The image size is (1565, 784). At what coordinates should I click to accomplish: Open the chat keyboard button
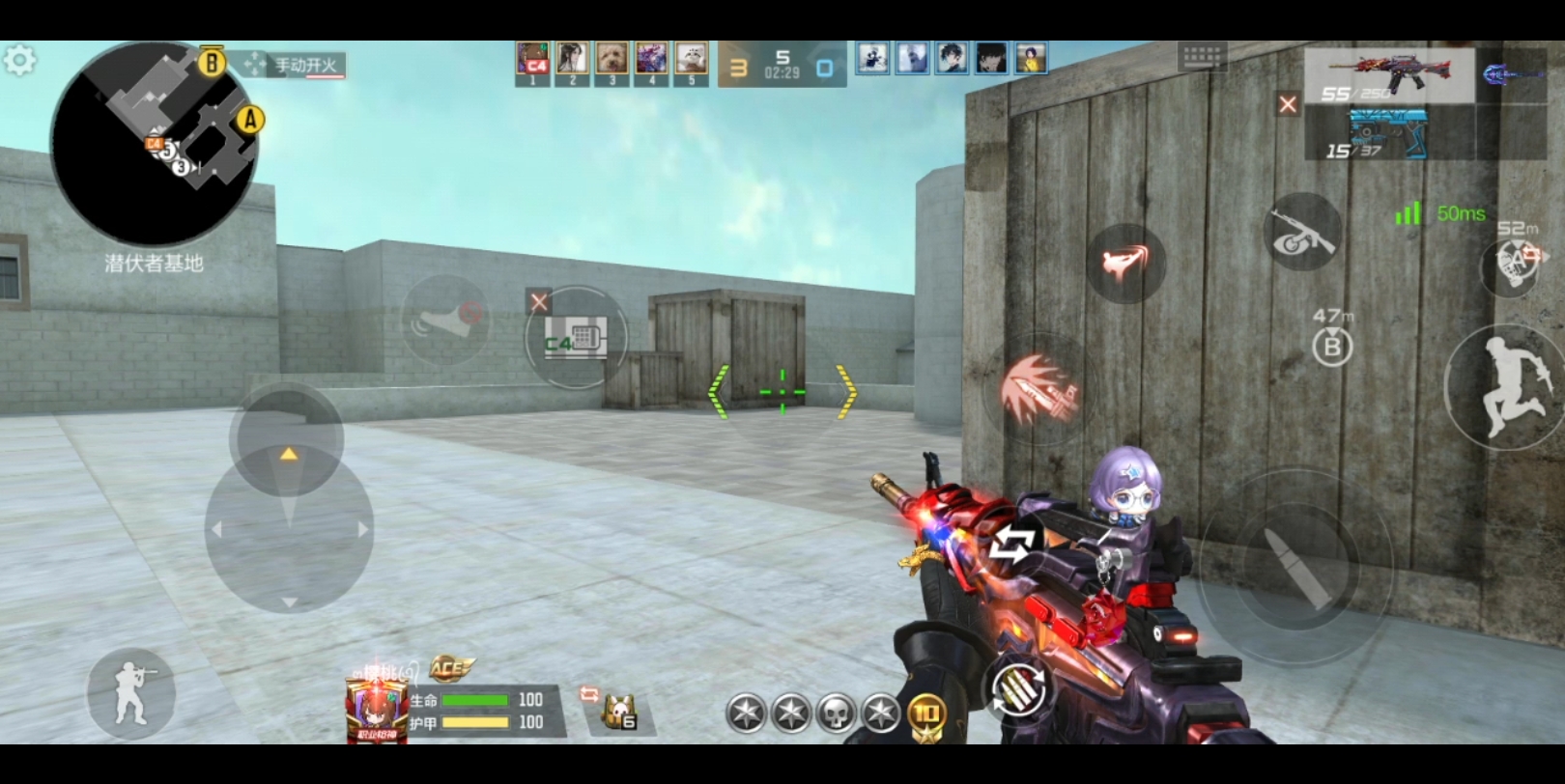tap(1202, 57)
